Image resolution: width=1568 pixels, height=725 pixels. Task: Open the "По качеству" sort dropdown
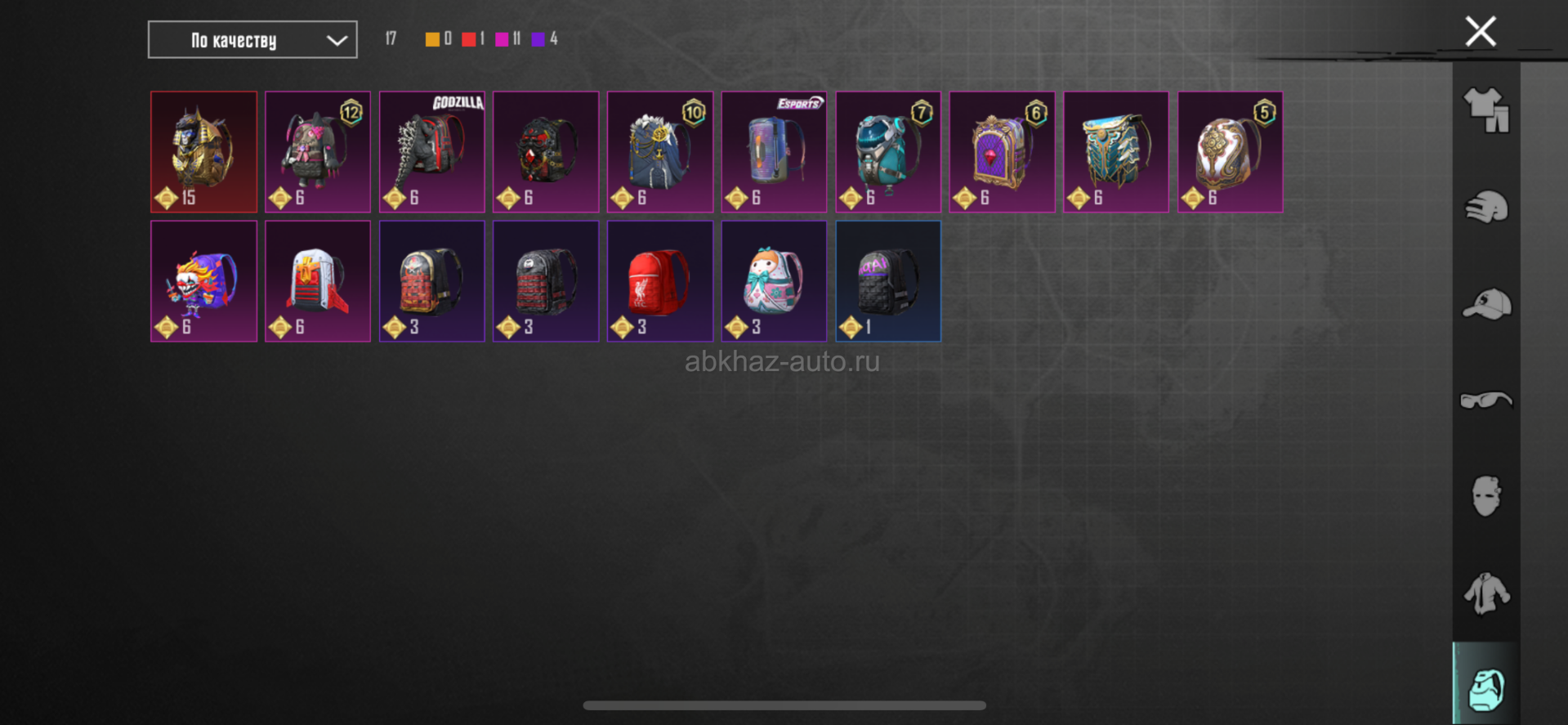(252, 40)
